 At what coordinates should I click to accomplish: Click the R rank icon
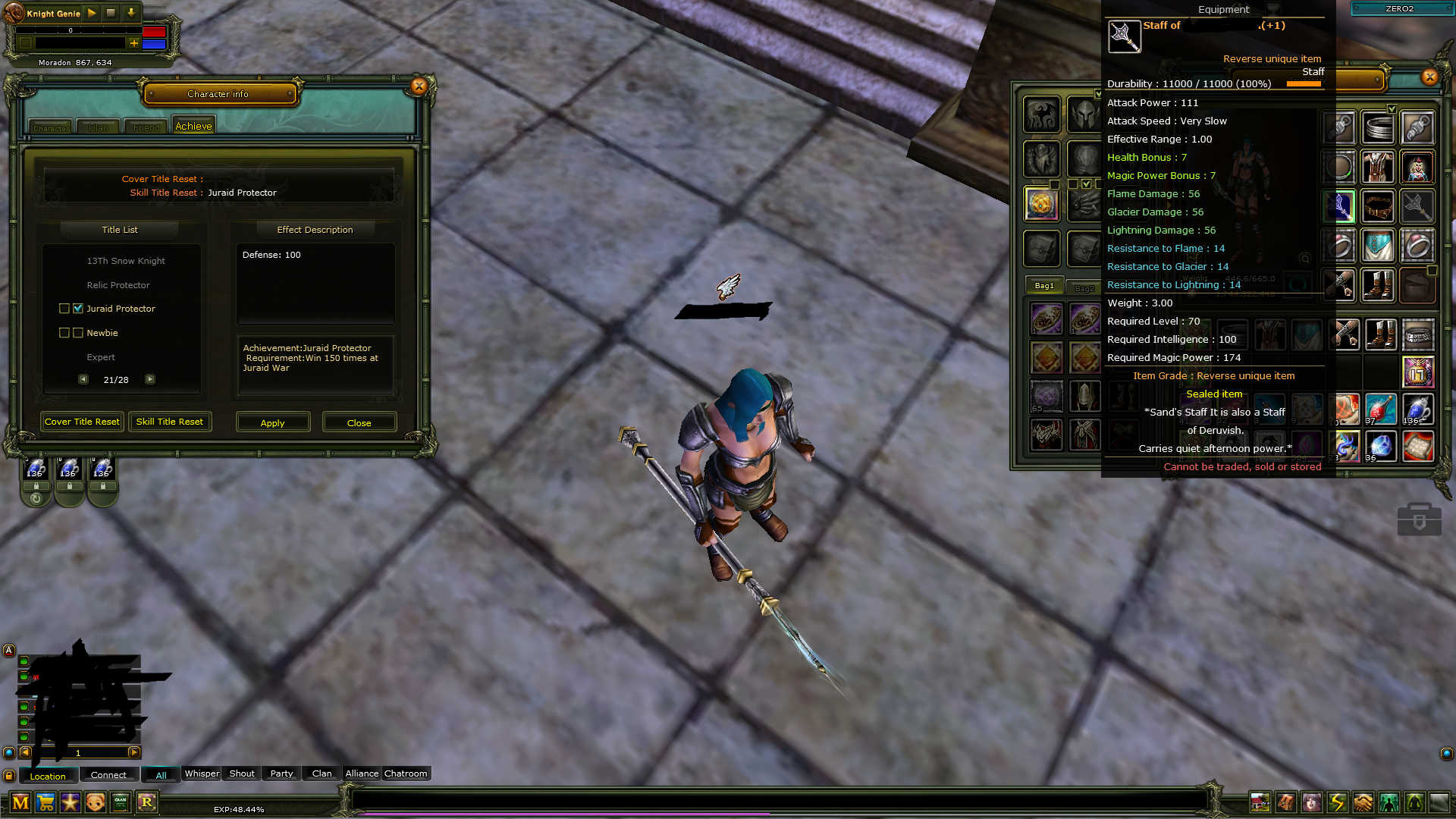coord(147,802)
